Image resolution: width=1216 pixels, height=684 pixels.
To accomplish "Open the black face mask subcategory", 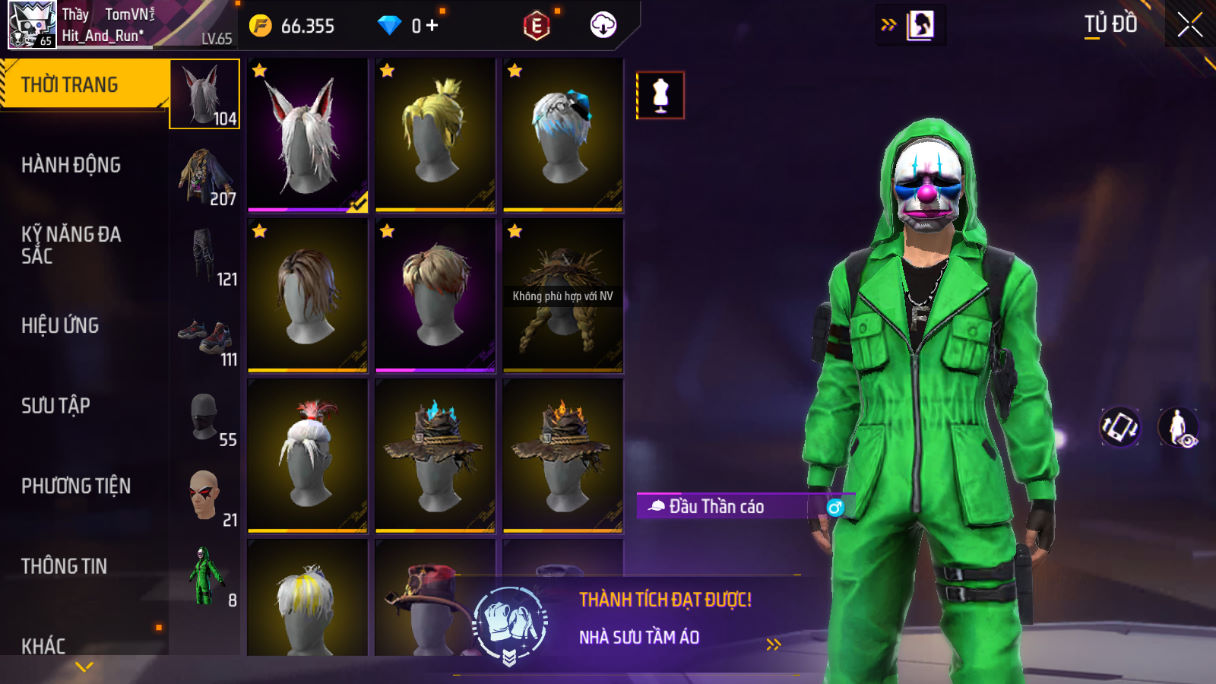I will tap(205, 416).
